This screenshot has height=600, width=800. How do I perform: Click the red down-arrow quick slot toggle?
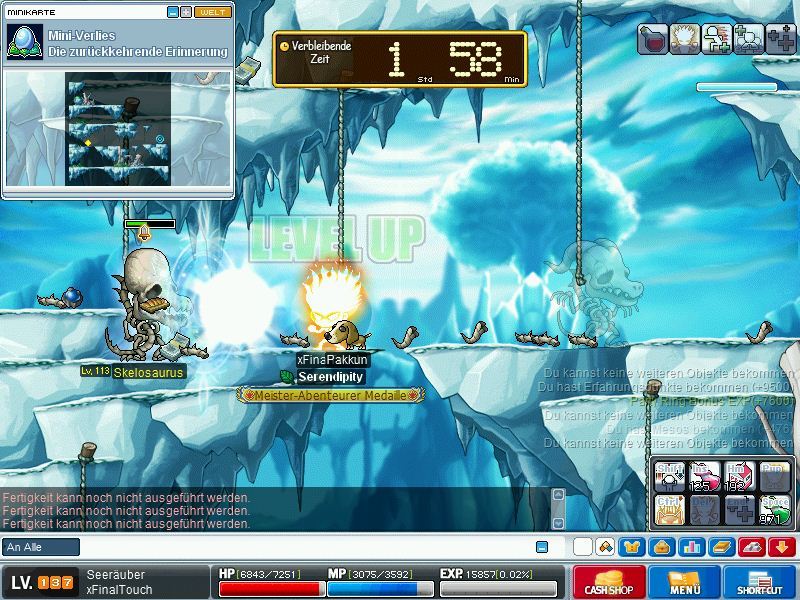781,547
